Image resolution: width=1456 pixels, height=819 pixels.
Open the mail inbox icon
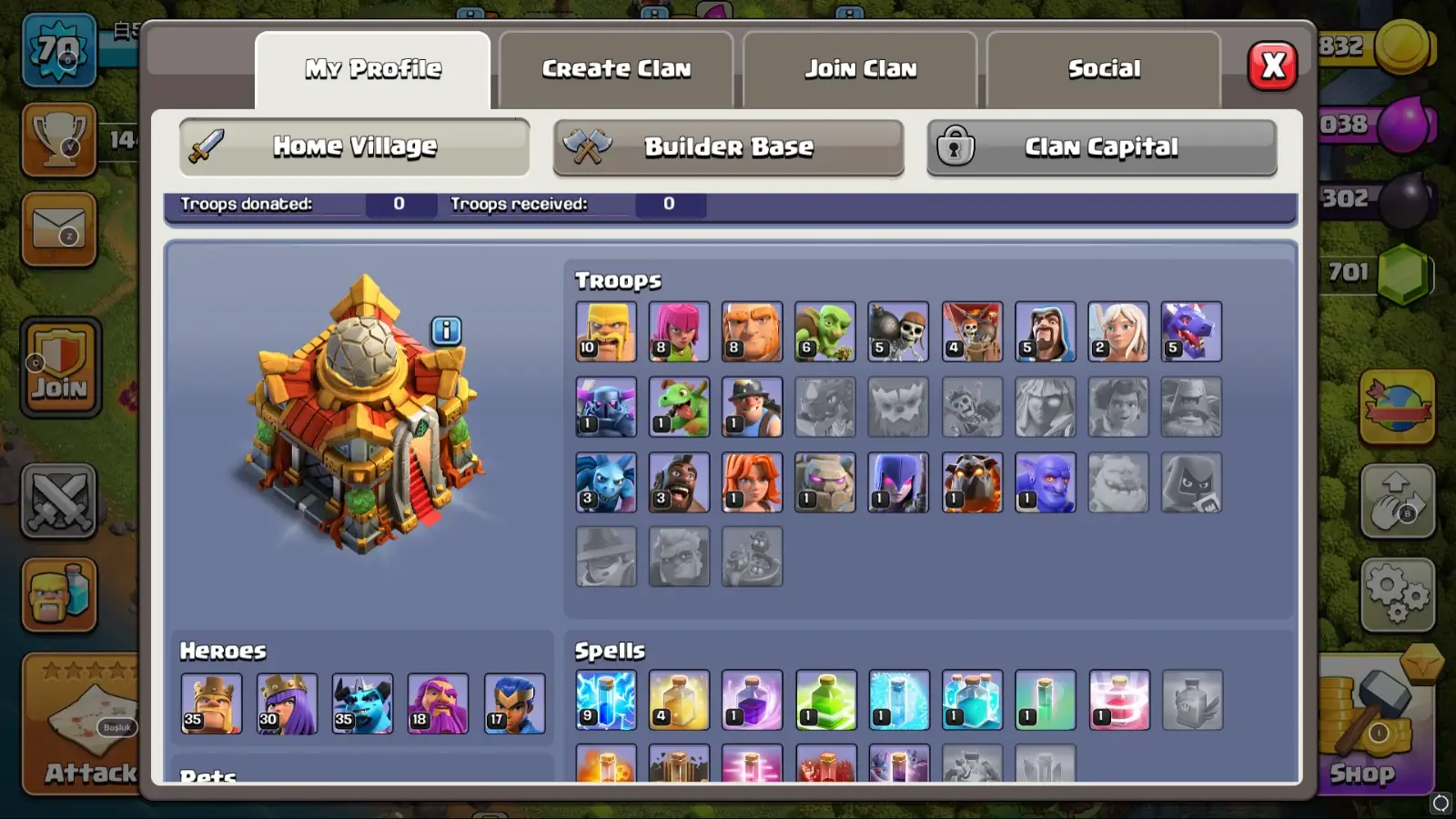click(x=59, y=230)
